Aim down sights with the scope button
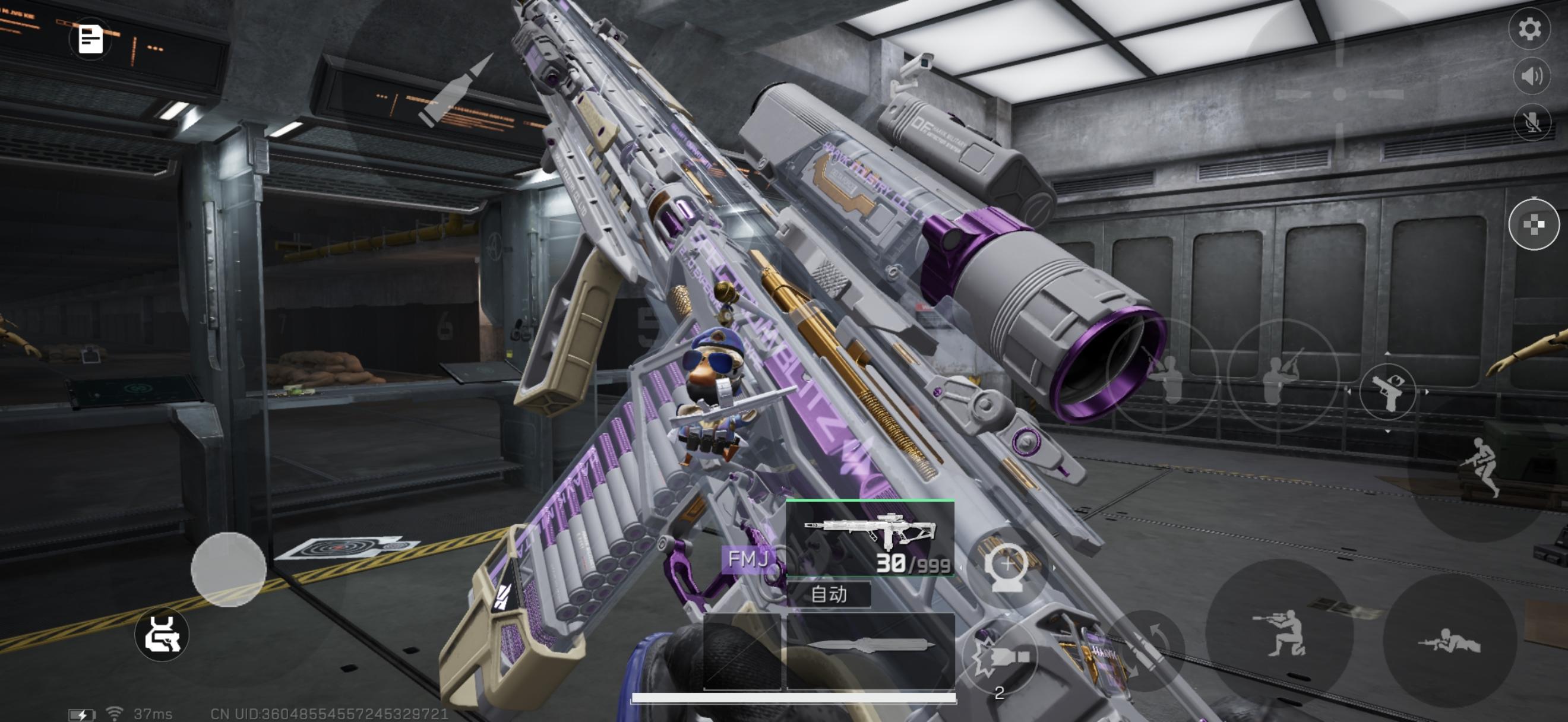Screen dimensions: 1568x722 (1007, 567)
